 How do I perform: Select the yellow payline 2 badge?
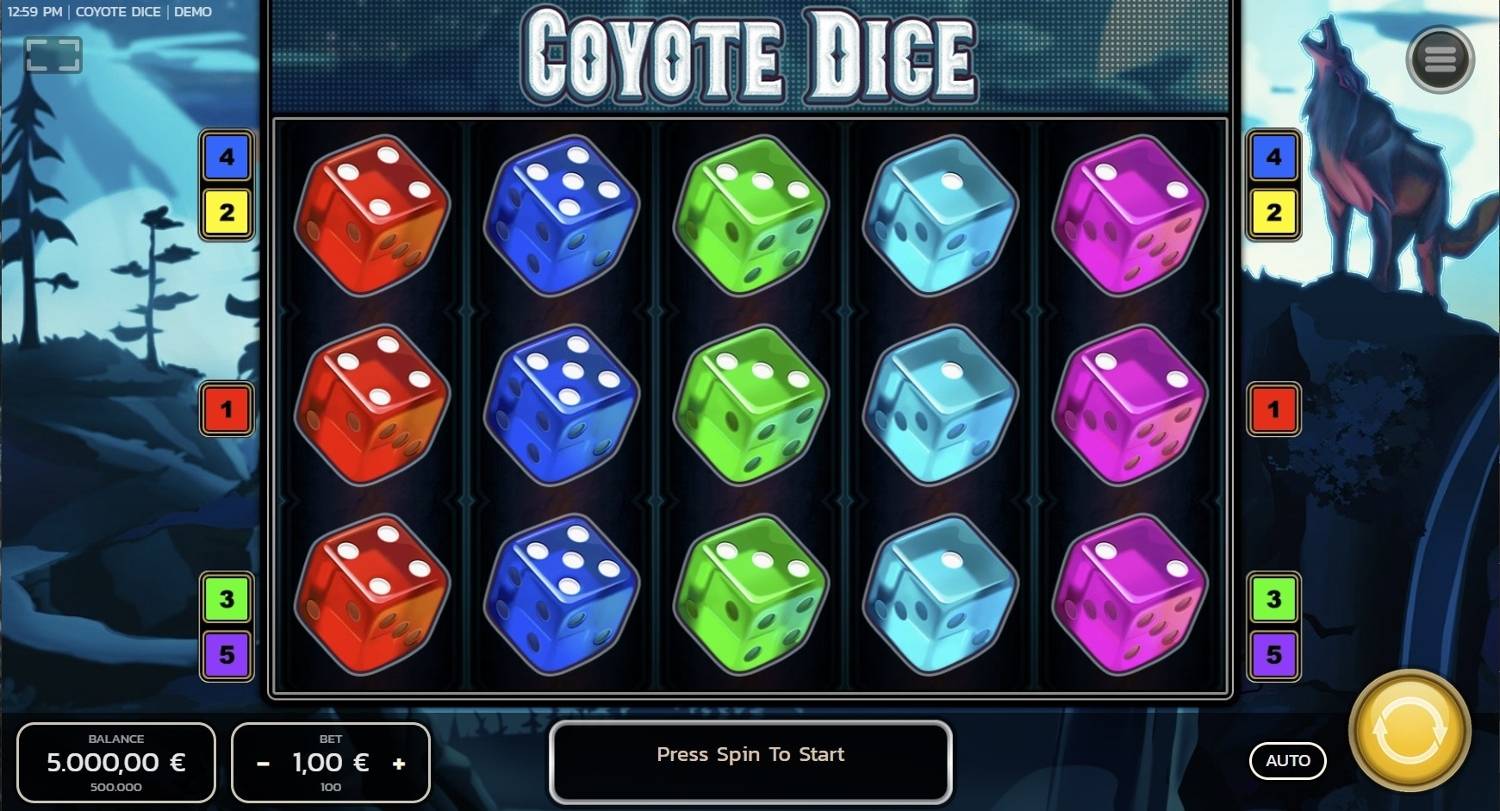coord(226,213)
